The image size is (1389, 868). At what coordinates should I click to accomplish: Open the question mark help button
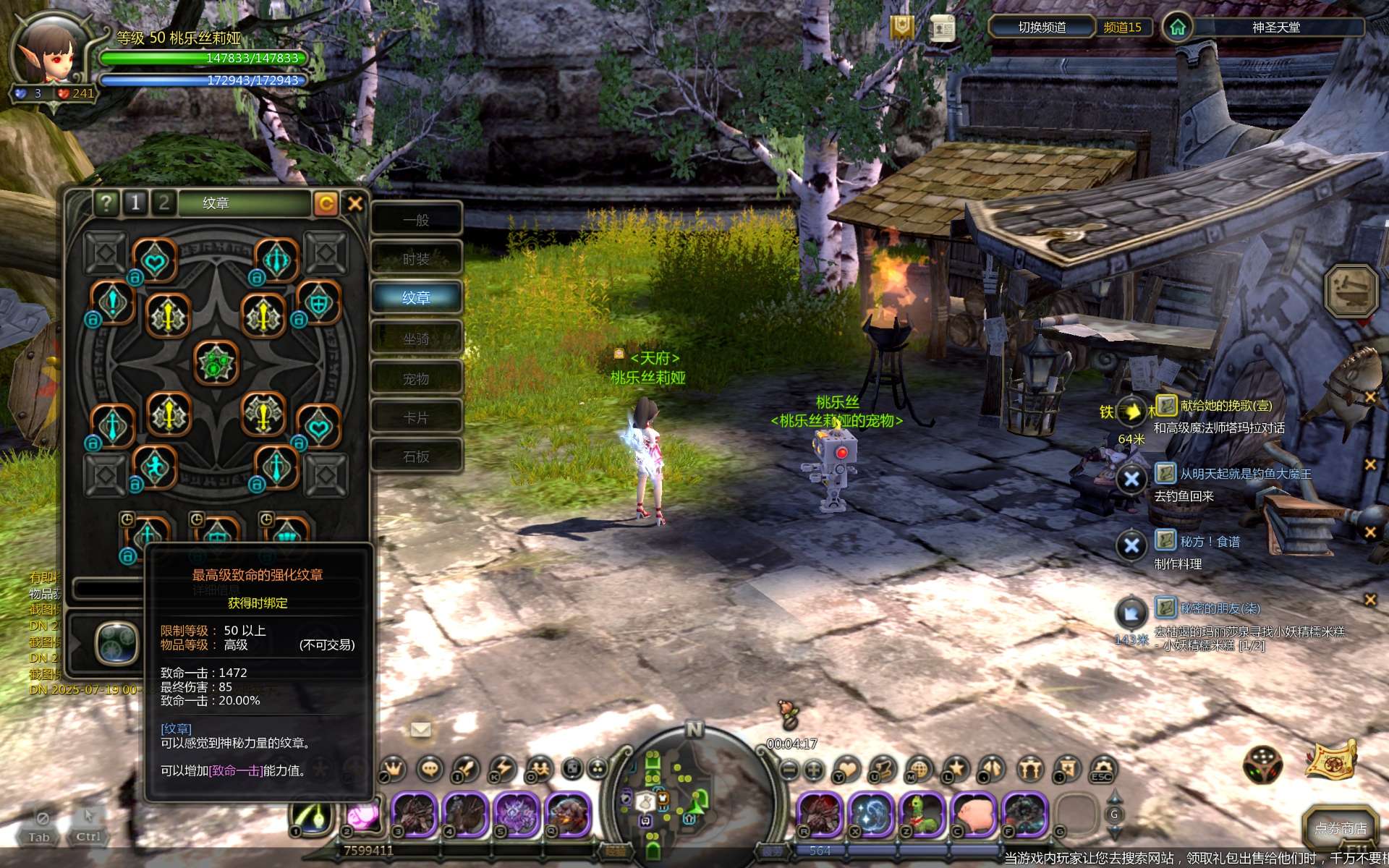pos(106,203)
